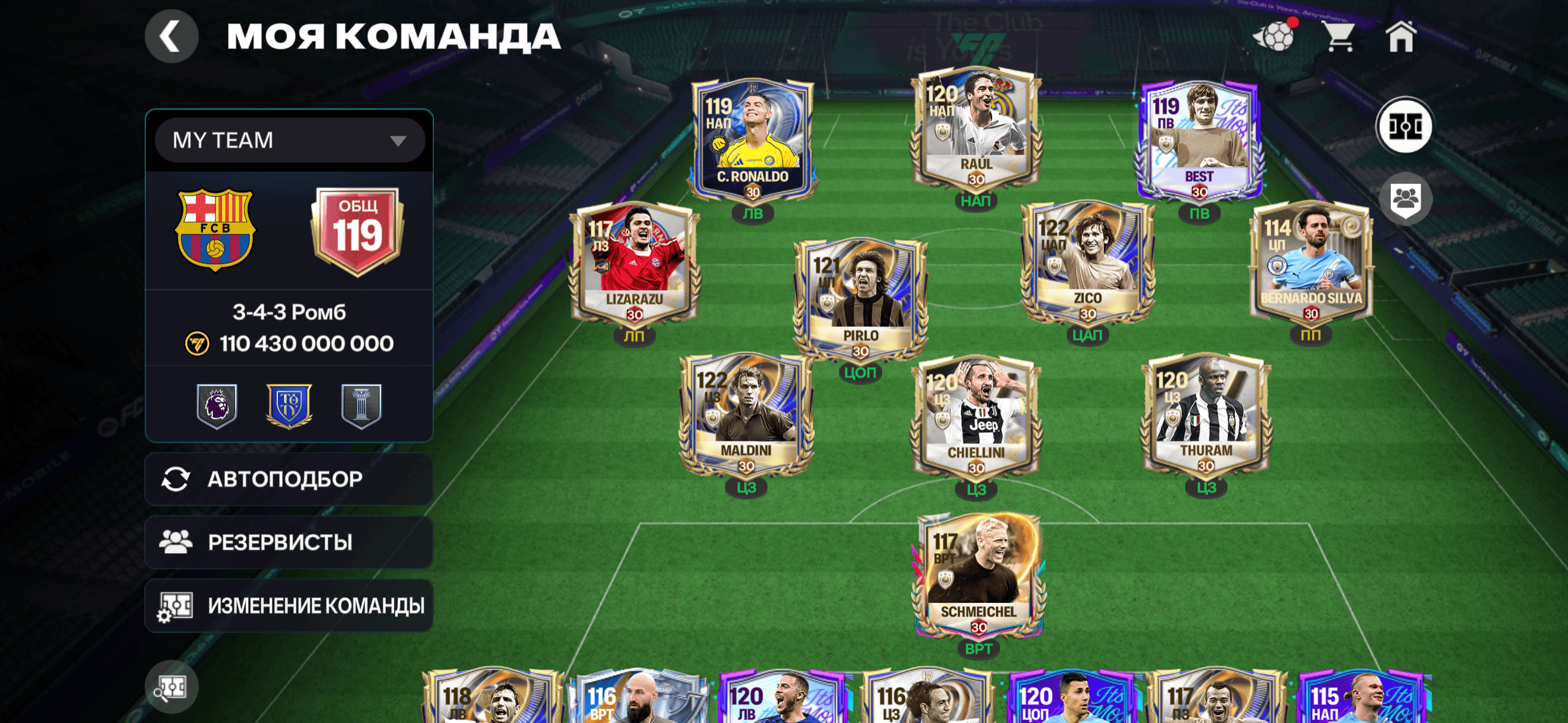Toggle the pitch formation view circle on the right
Image resolution: width=1568 pixels, height=723 pixels.
[1405, 125]
